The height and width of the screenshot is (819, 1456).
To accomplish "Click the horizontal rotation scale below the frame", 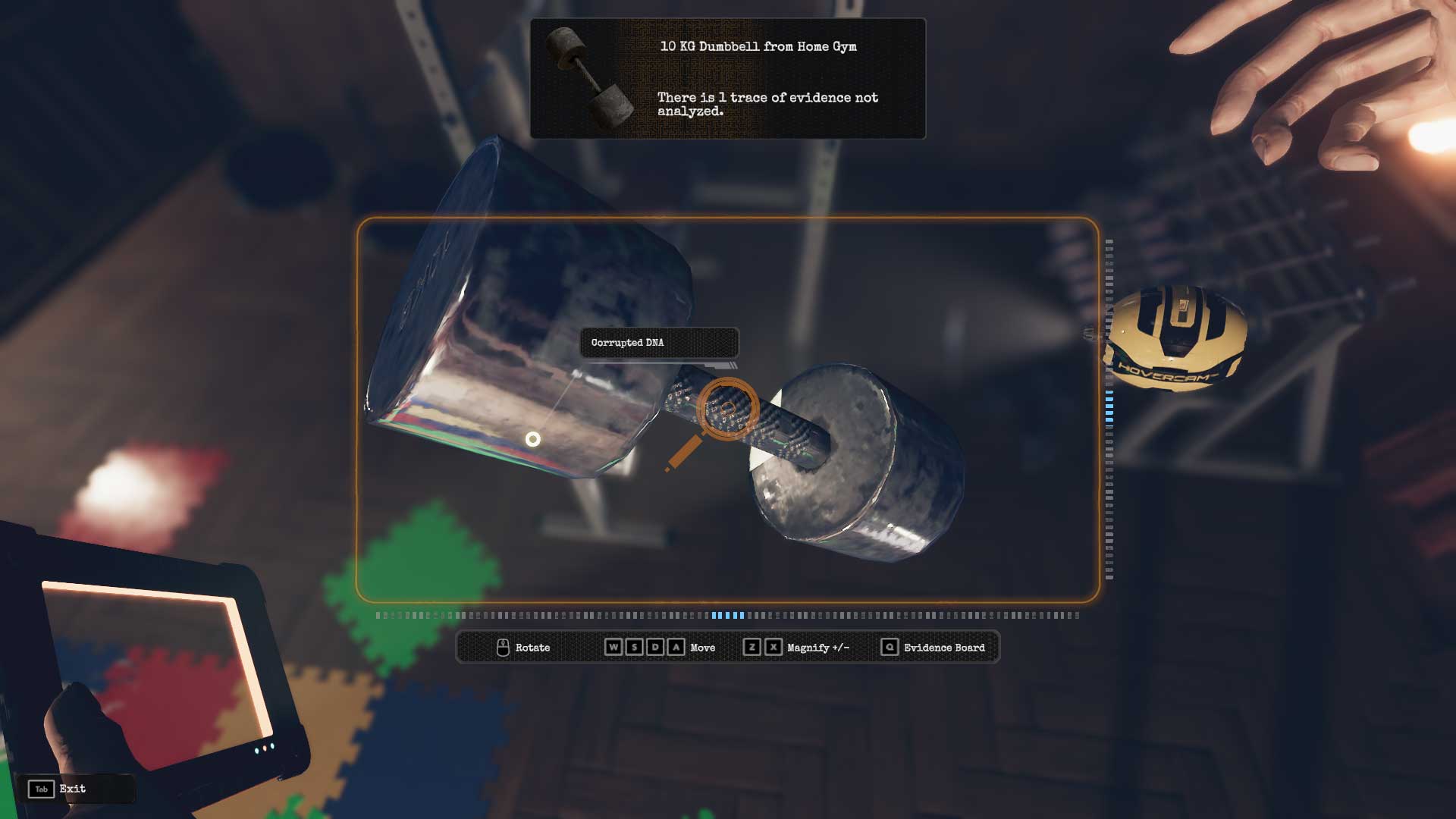I will click(x=727, y=616).
